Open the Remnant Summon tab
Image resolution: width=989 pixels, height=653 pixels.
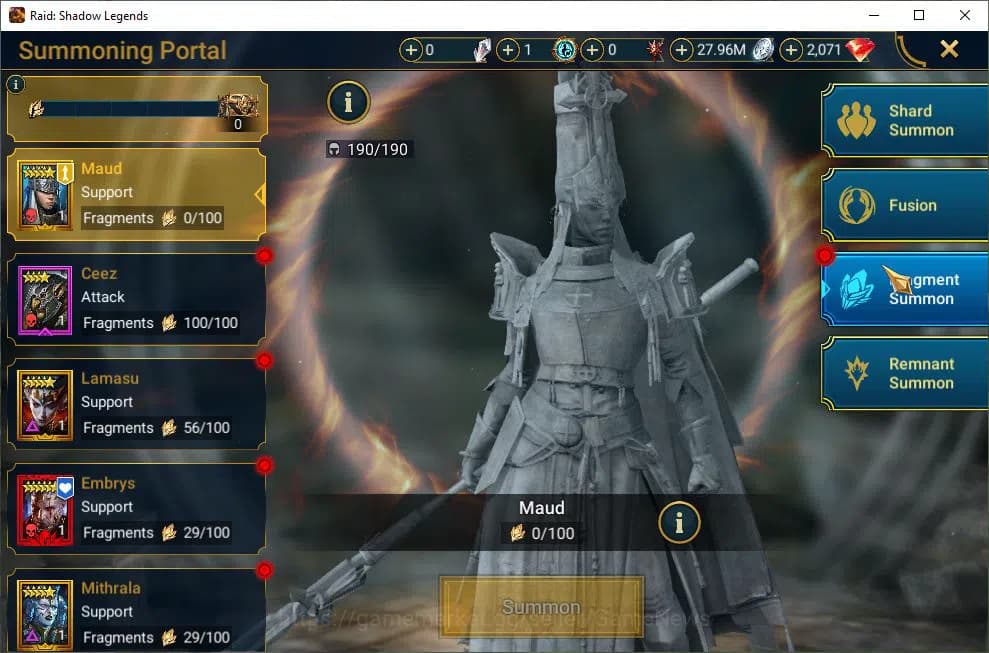(x=904, y=373)
